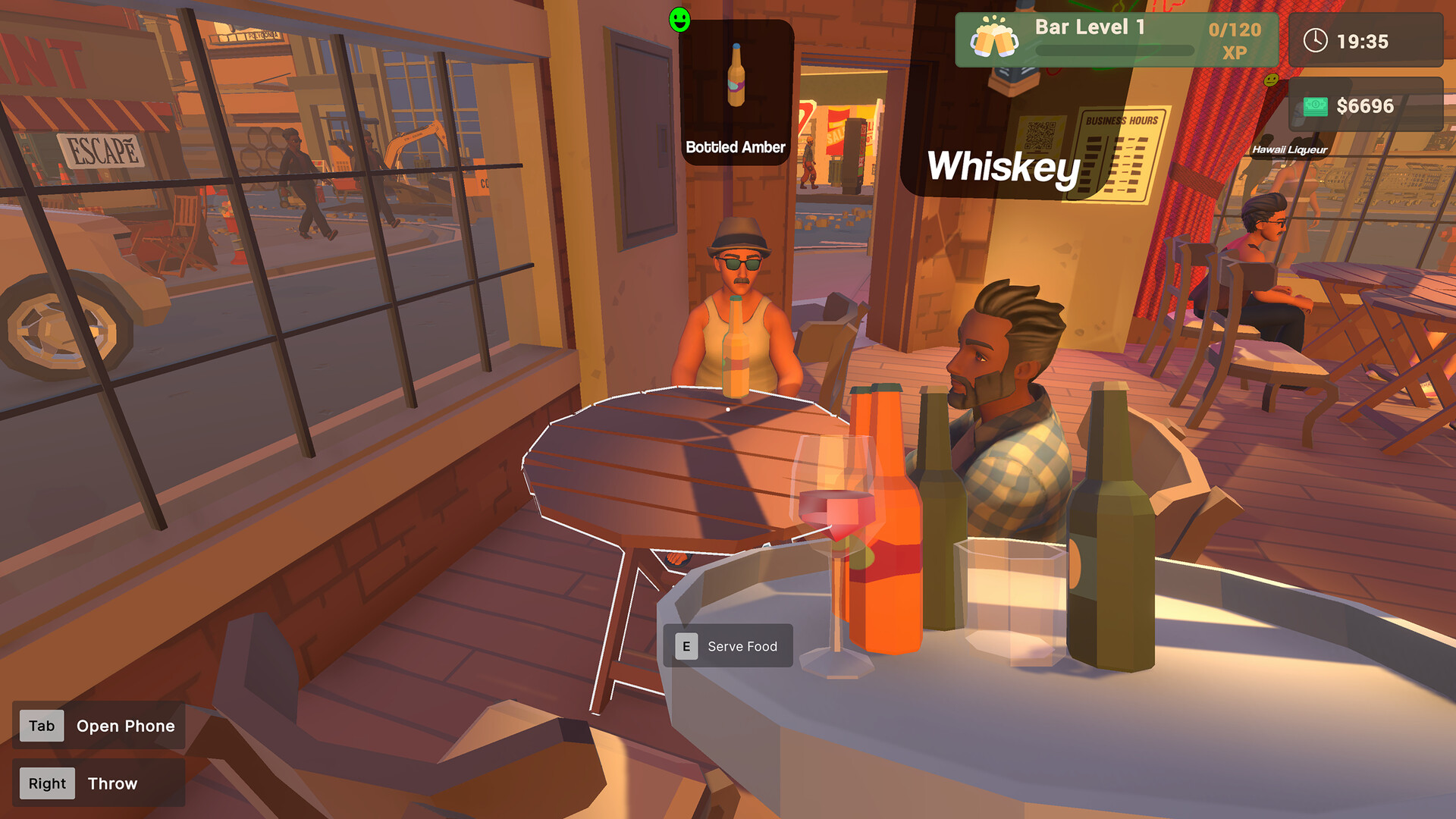Toggle the Right mouse prompt for Throw
The image size is (1456, 819).
46,783
